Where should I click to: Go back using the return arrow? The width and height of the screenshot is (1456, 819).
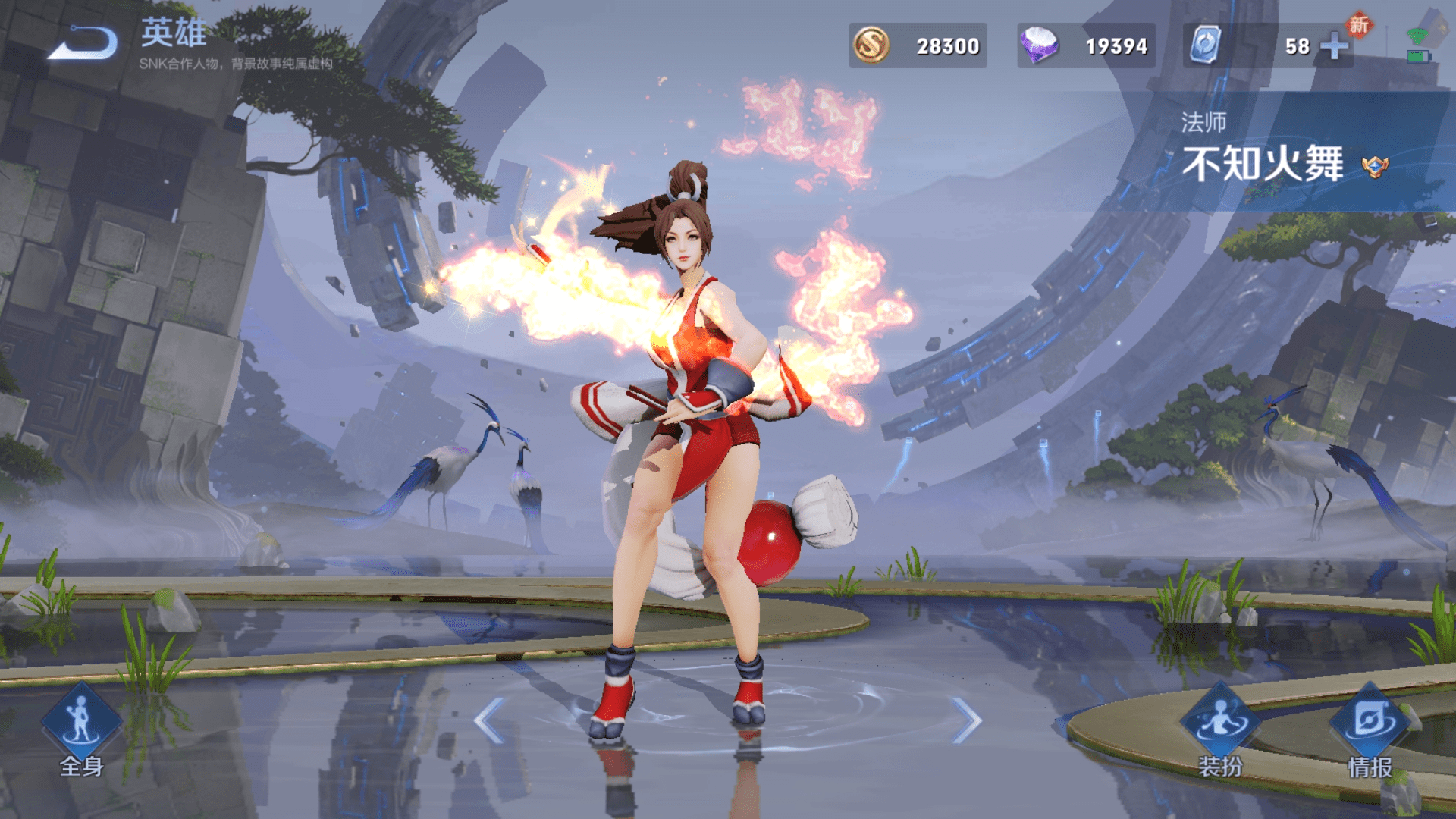[83, 43]
